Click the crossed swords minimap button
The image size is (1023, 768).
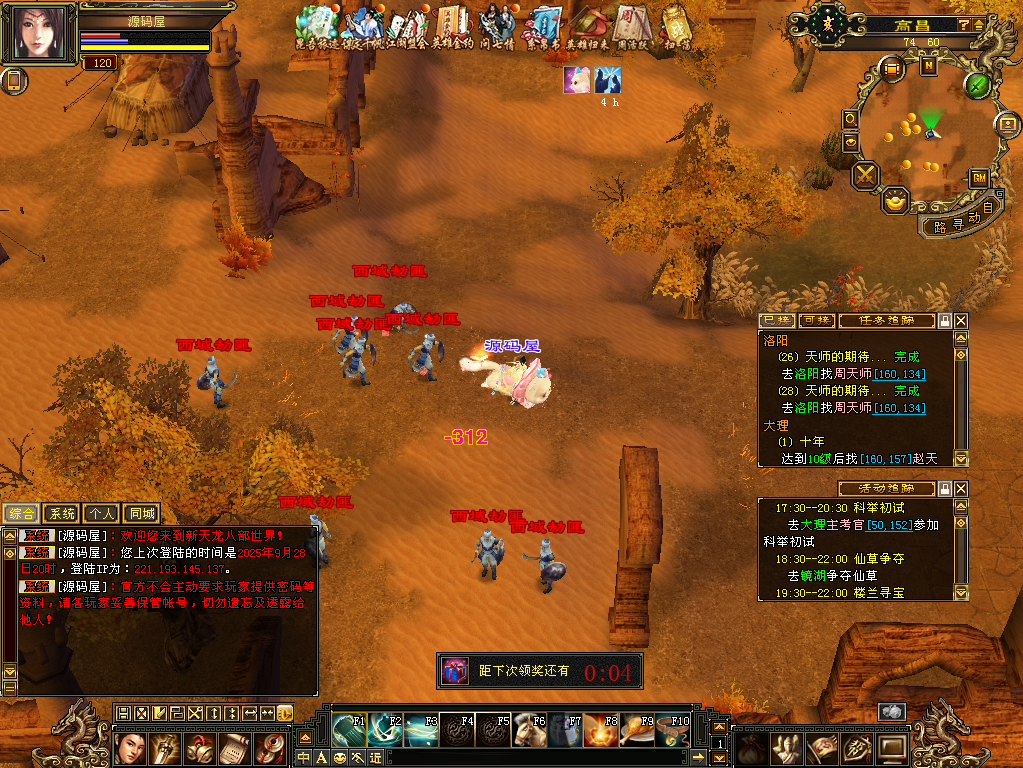click(x=864, y=176)
